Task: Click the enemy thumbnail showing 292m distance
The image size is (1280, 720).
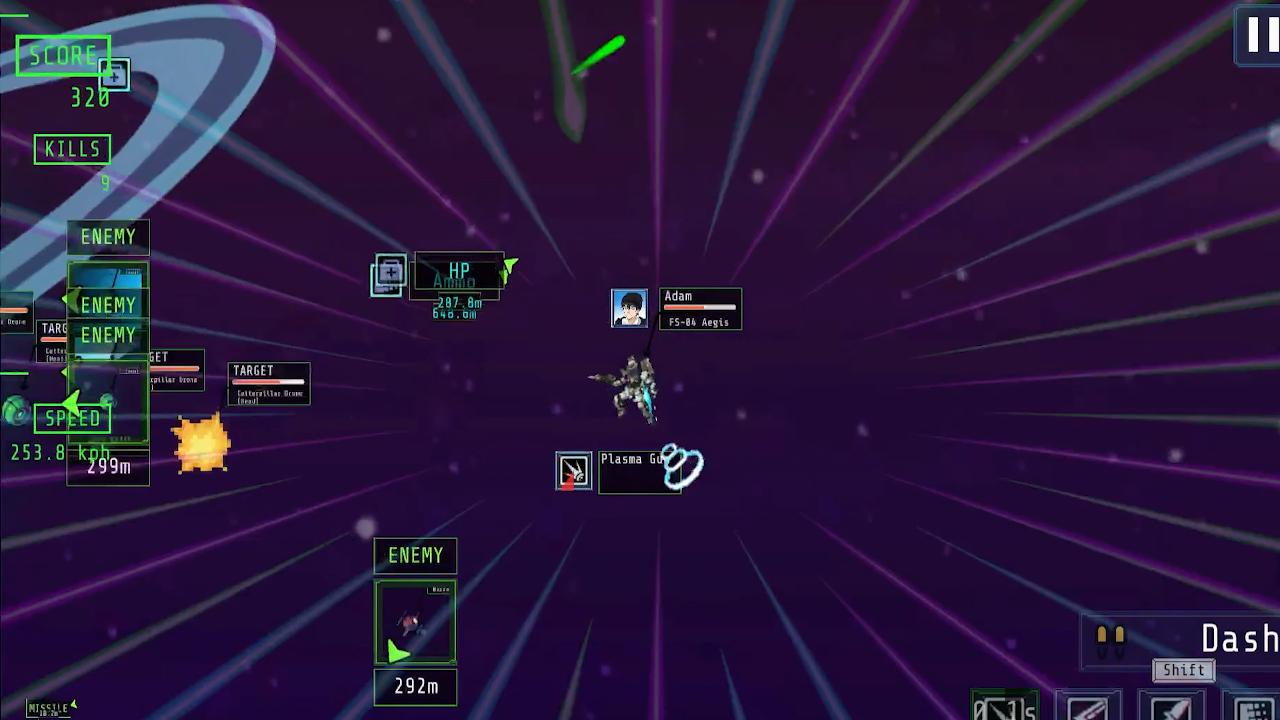Action: [414, 620]
